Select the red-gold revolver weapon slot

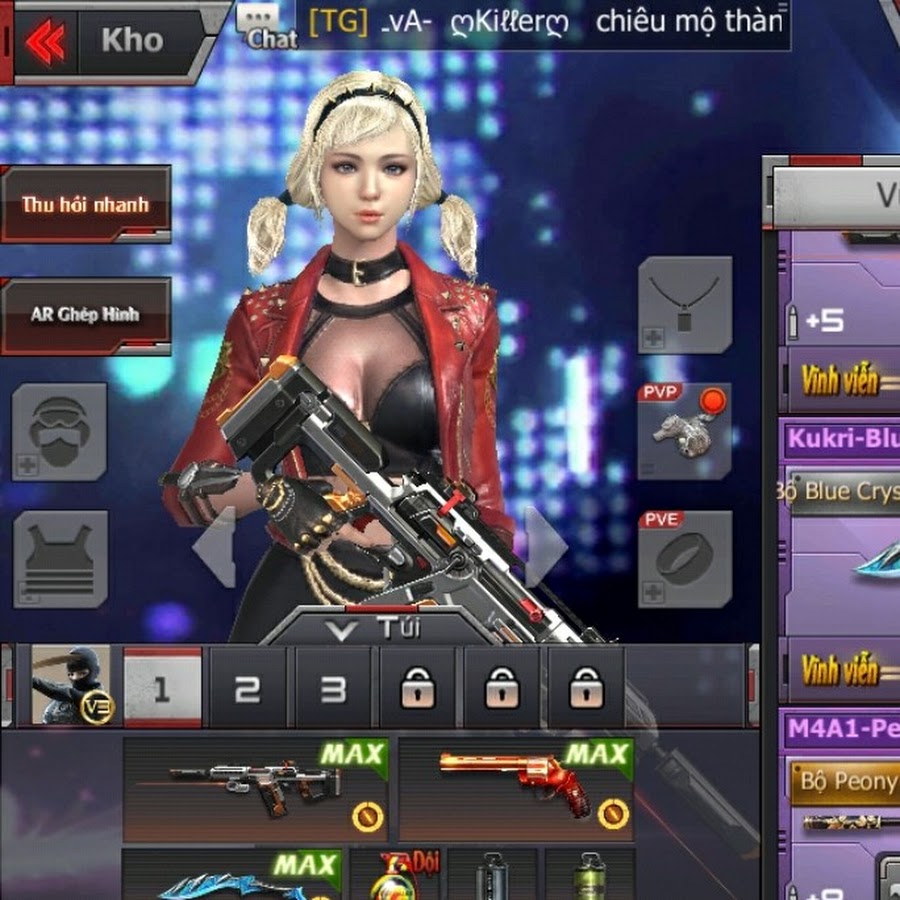(516, 790)
